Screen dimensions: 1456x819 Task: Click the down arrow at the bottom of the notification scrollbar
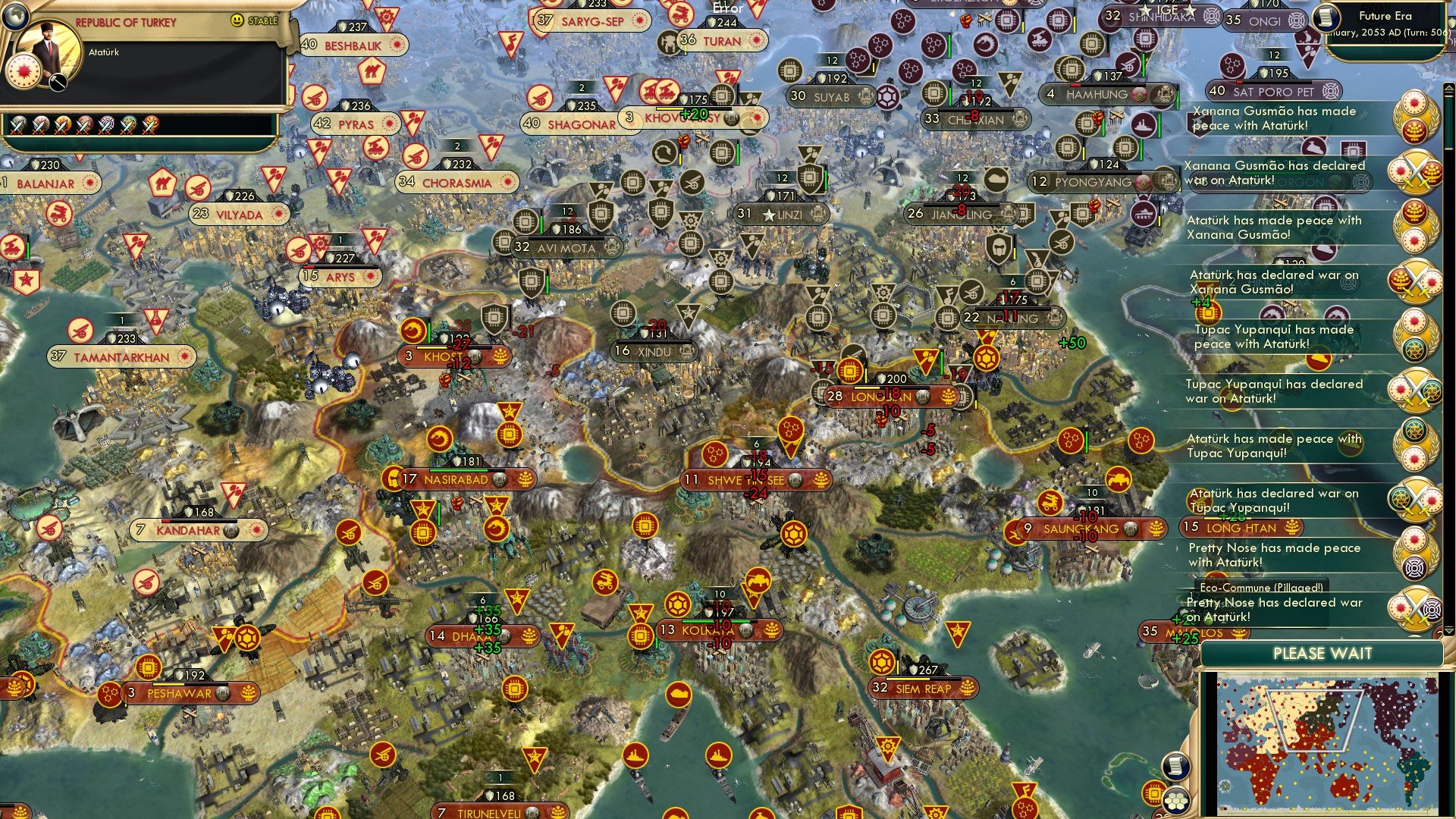pos(1448,632)
